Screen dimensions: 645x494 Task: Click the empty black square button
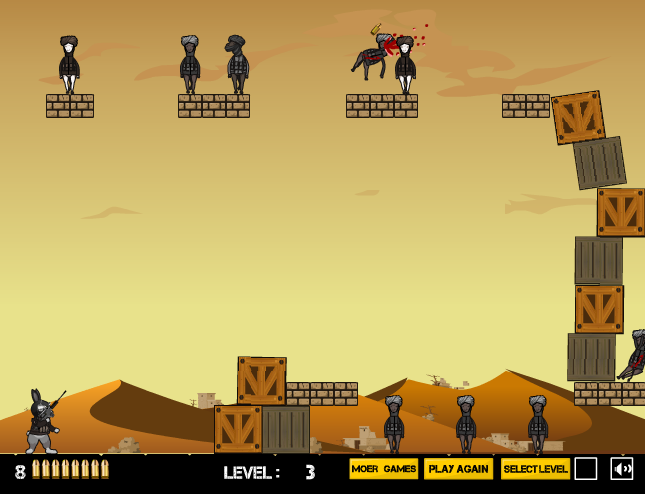coord(586,469)
